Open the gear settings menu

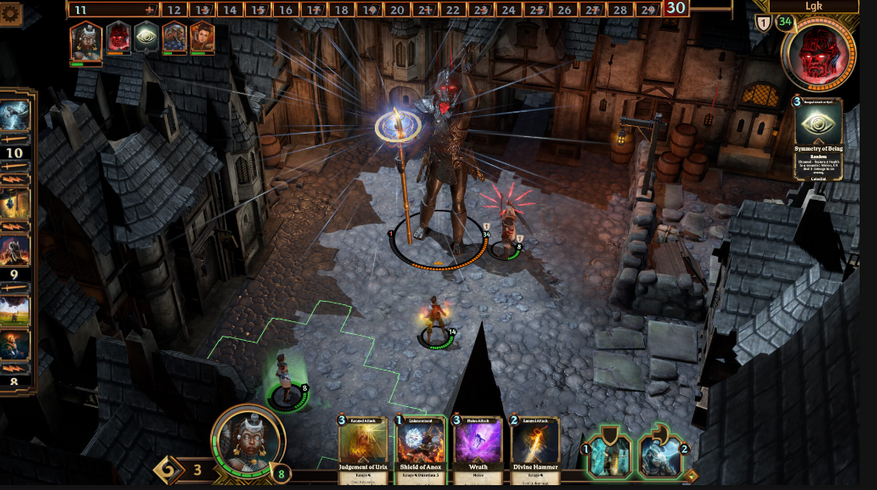tap(12, 13)
